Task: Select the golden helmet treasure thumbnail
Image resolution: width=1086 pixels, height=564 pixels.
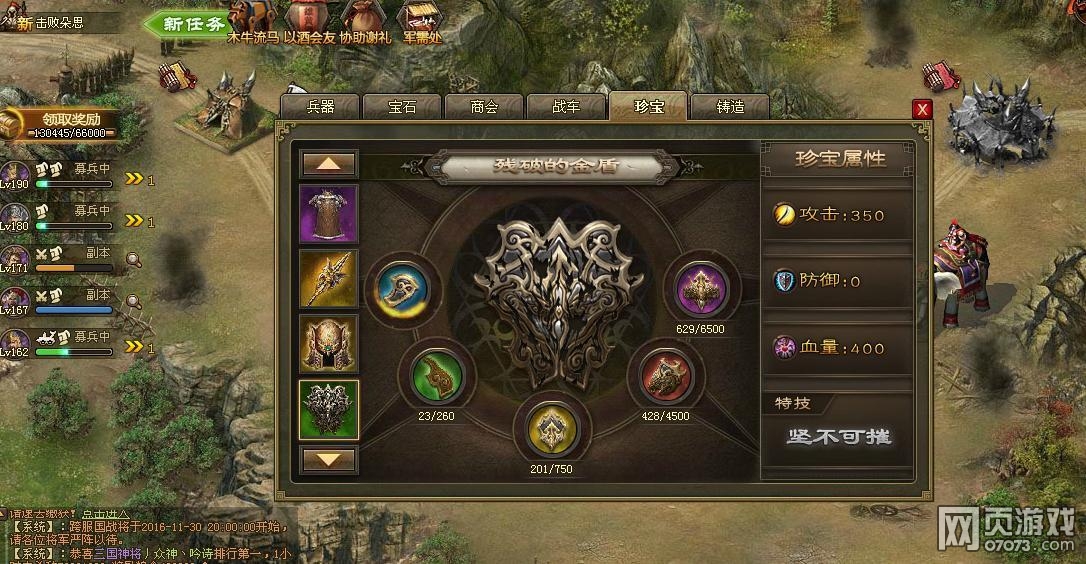Action: pyautogui.click(x=329, y=344)
